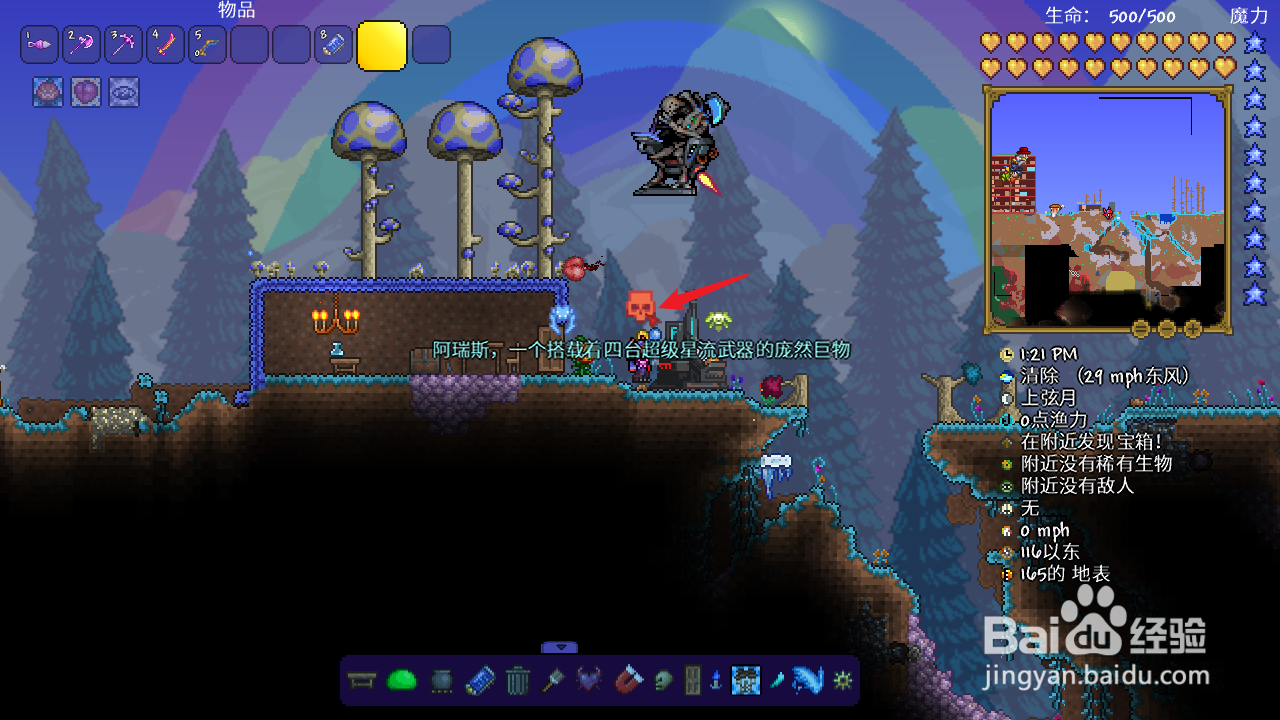Viewport: 1280px width, 720px height.
Task: Select the green slime item in the bottom bar
Action: [x=401, y=681]
